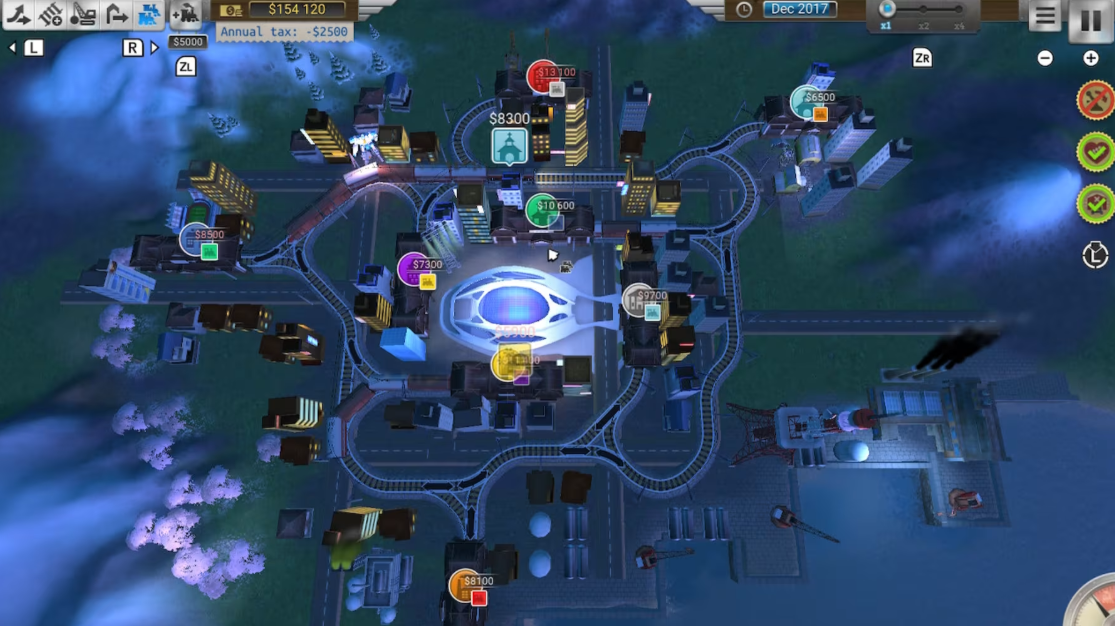Click the $8300 station building icon
This screenshot has width=1115, height=626.
point(509,146)
